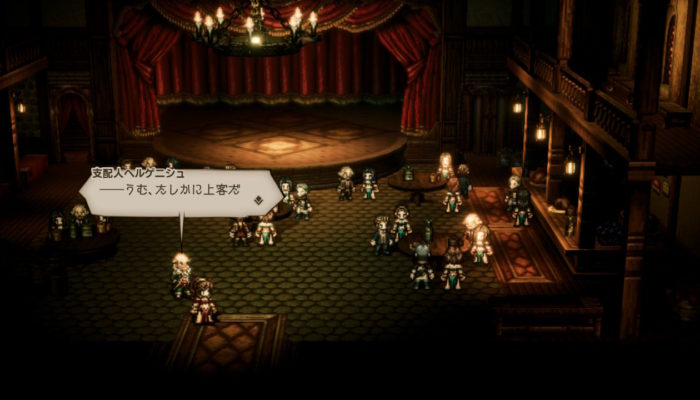Click the dialogue bubble's continue arrow
The image size is (700, 400).
[257, 200]
